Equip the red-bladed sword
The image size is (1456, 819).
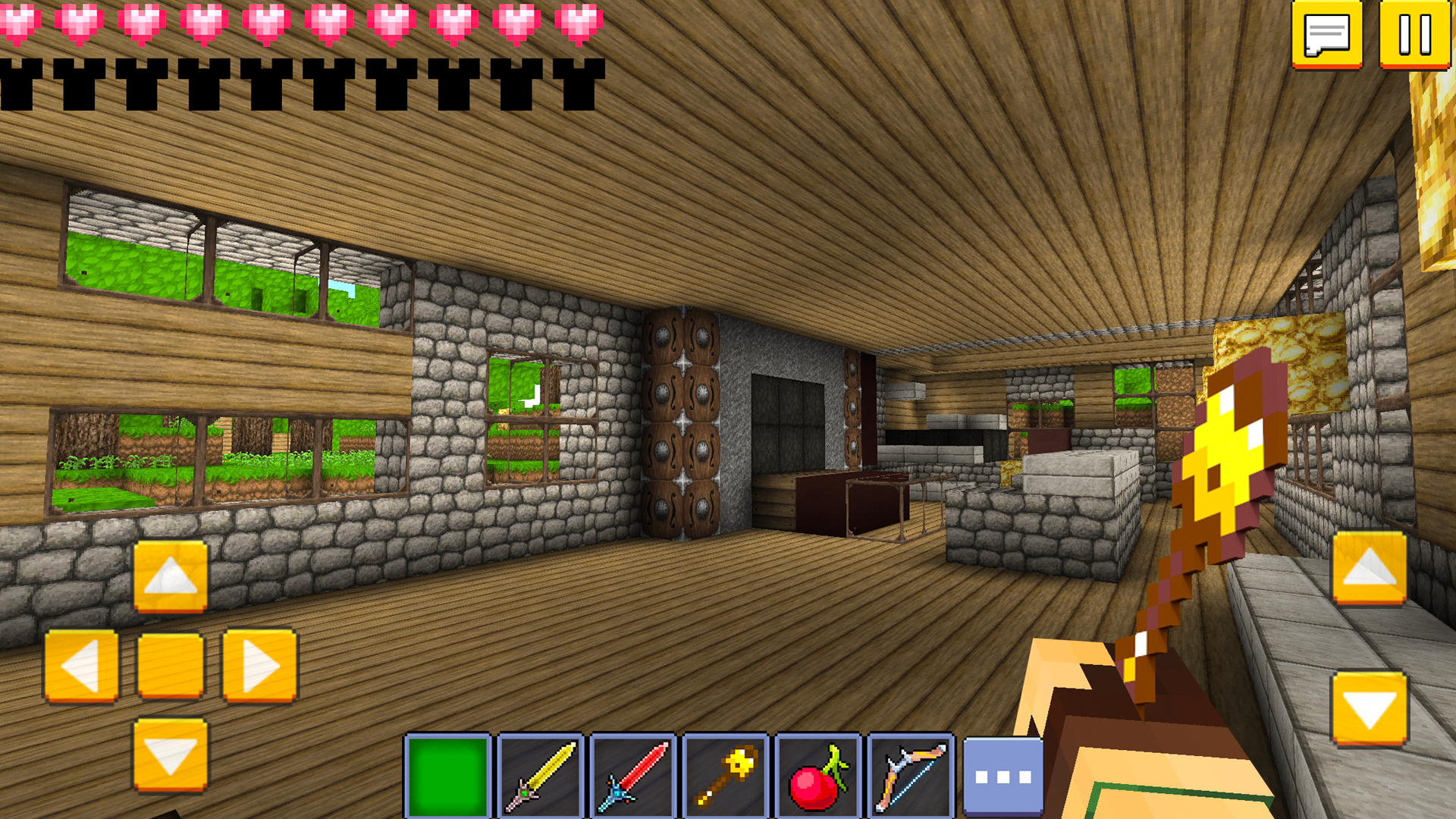tap(633, 774)
